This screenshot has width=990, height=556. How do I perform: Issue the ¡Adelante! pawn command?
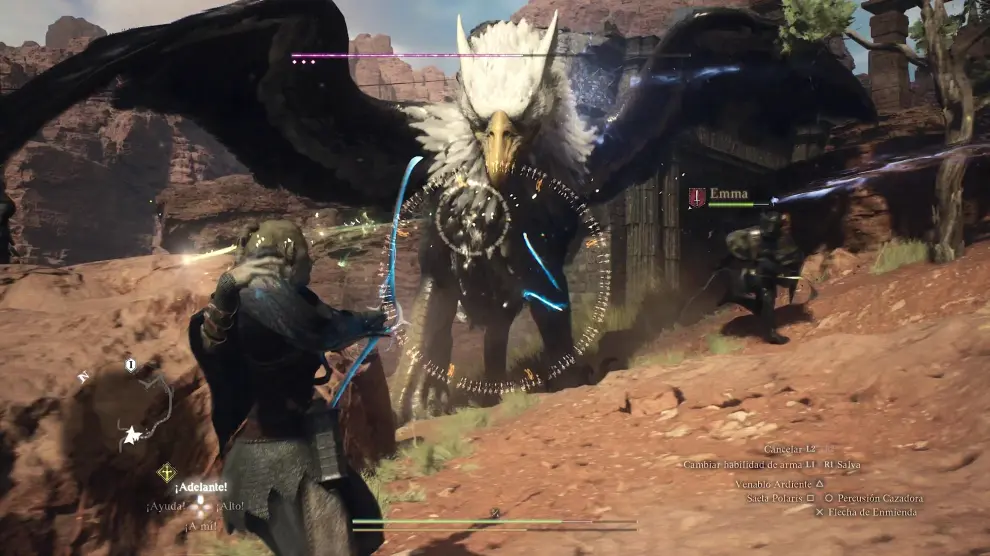coord(201,487)
